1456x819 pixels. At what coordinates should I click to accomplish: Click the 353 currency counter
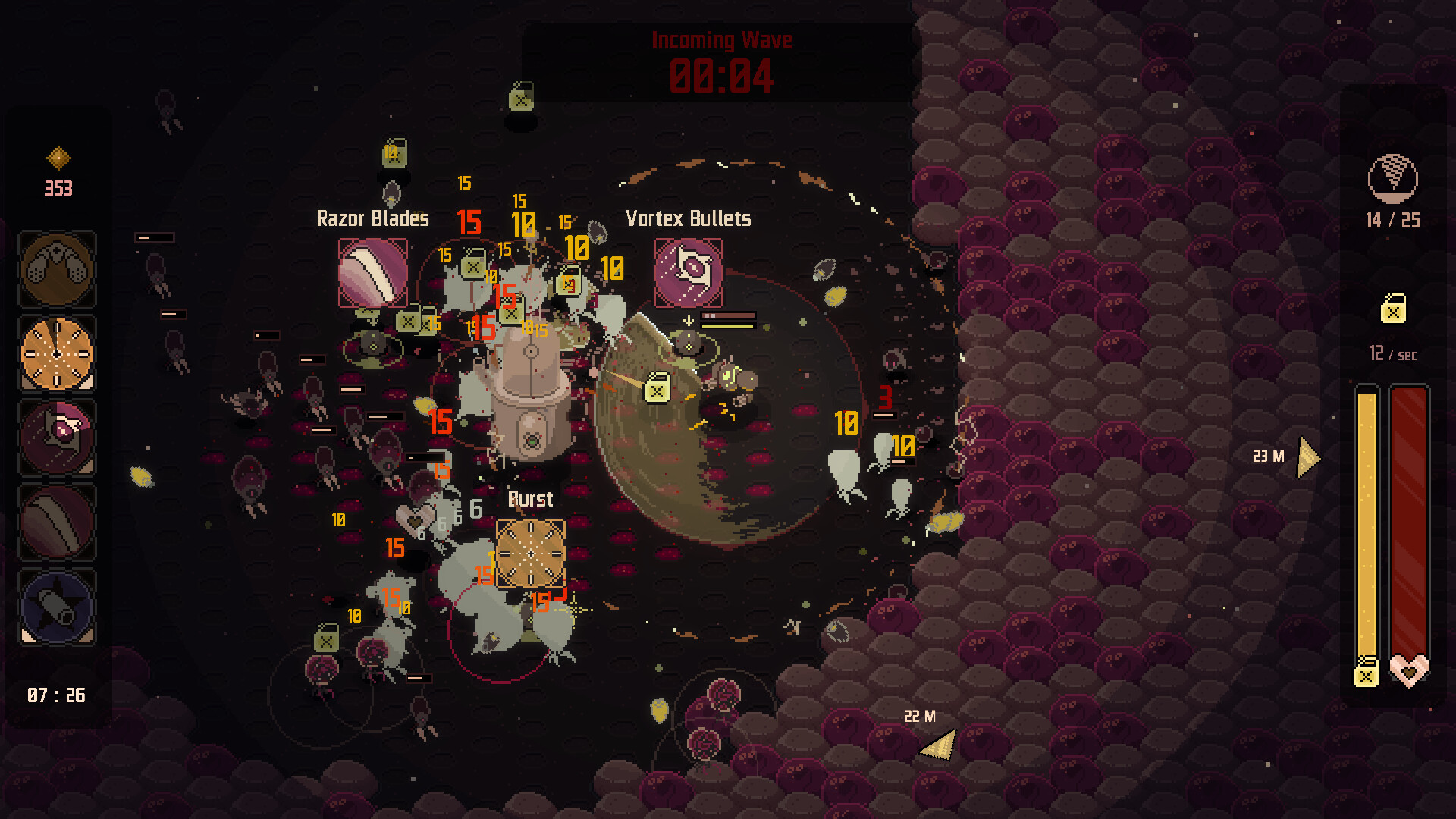point(61,187)
